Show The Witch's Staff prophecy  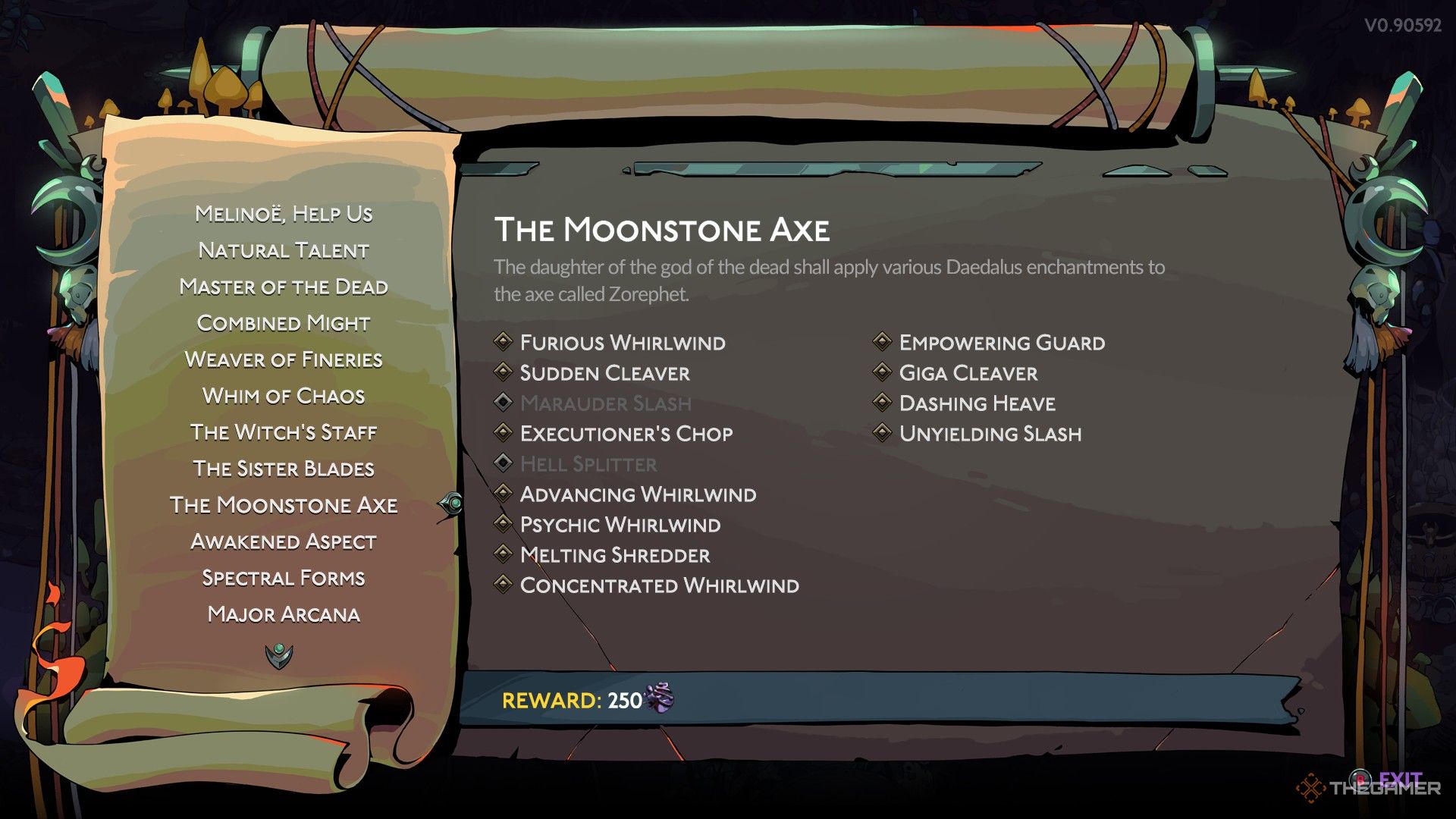point(284,432)
